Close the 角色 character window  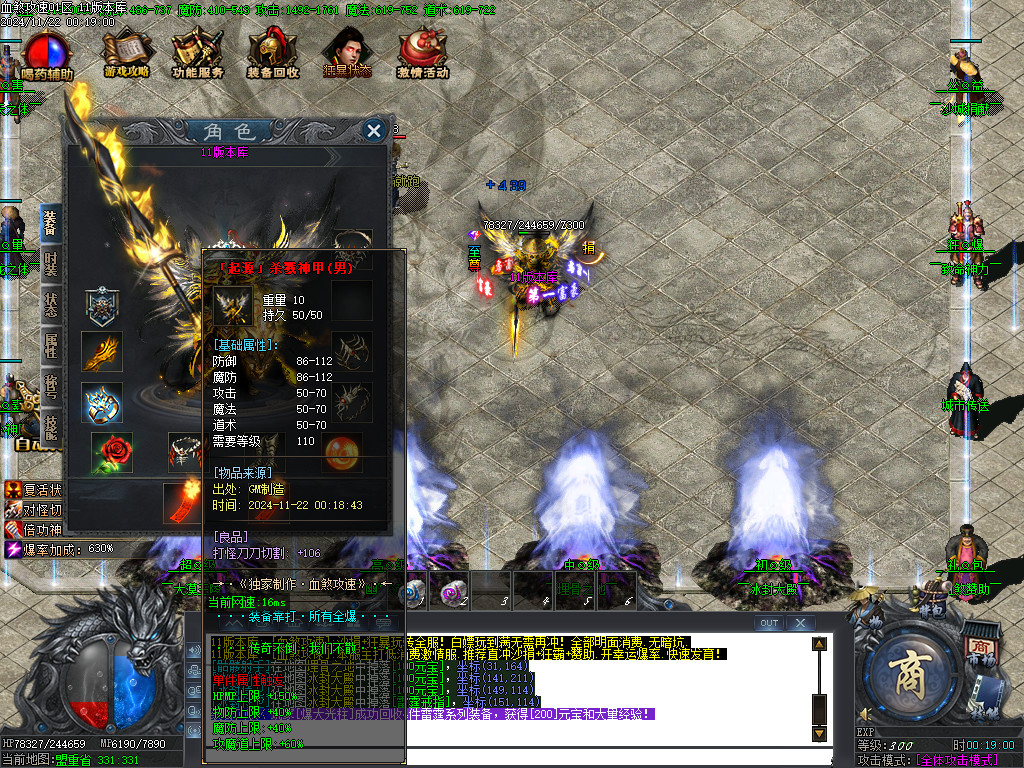pyautogui.click(x=374, y=130)
